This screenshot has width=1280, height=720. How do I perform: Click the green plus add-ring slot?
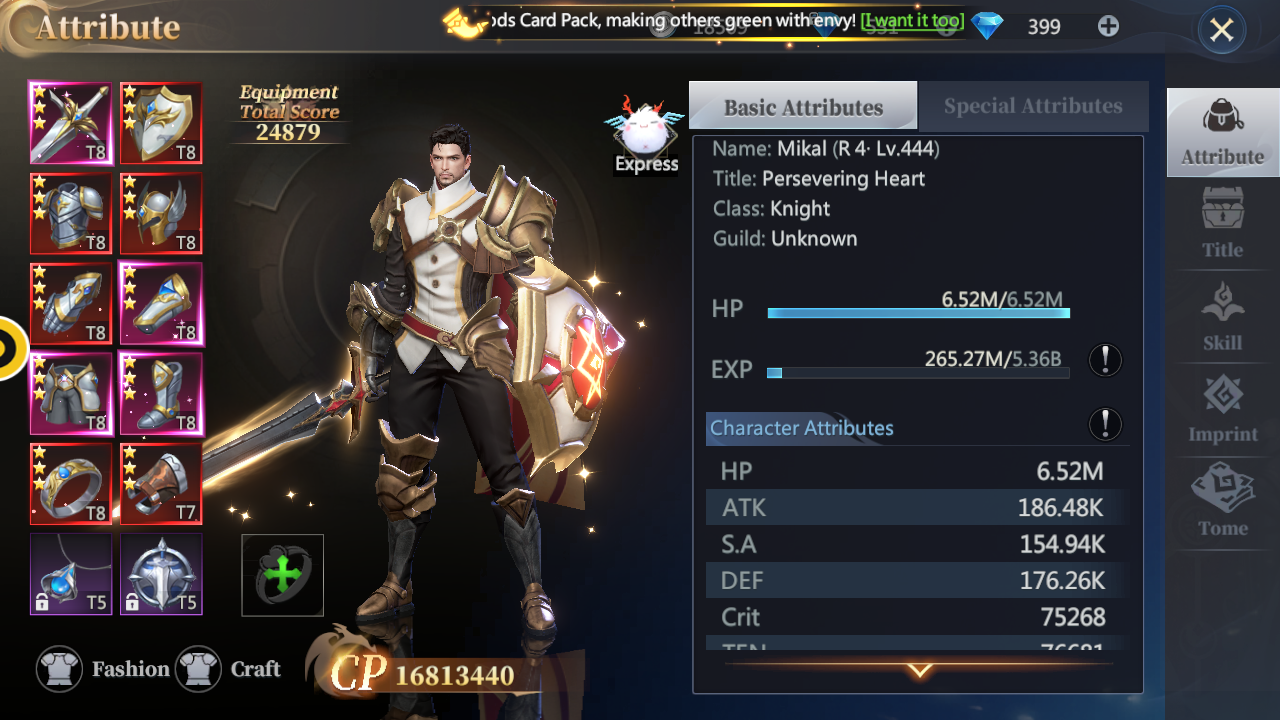click(x=283, y=575)
